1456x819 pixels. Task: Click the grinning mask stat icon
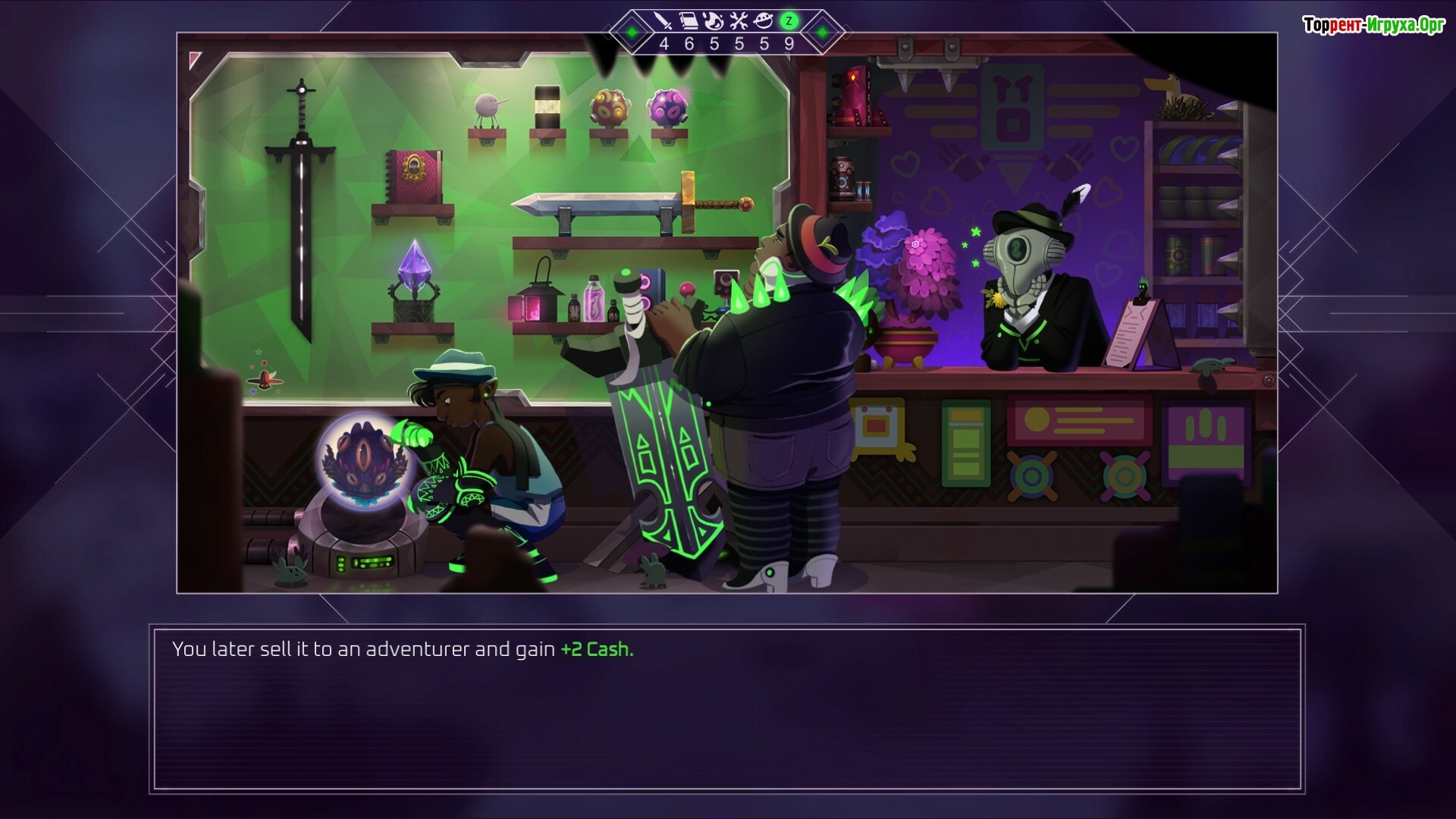point(764,21)
